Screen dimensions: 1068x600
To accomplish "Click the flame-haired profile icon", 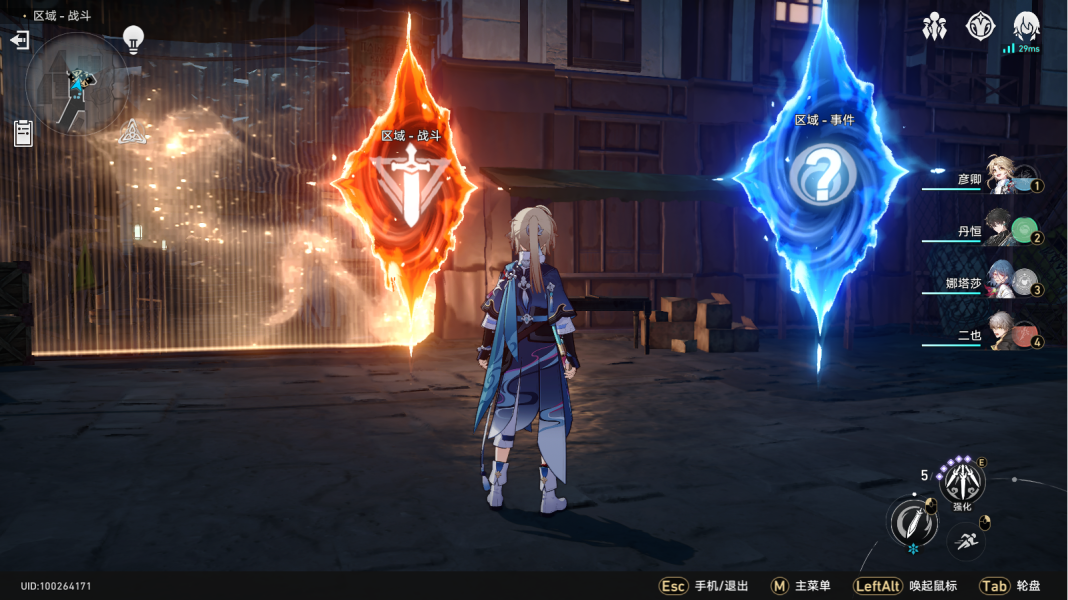I will (1026, 27).
